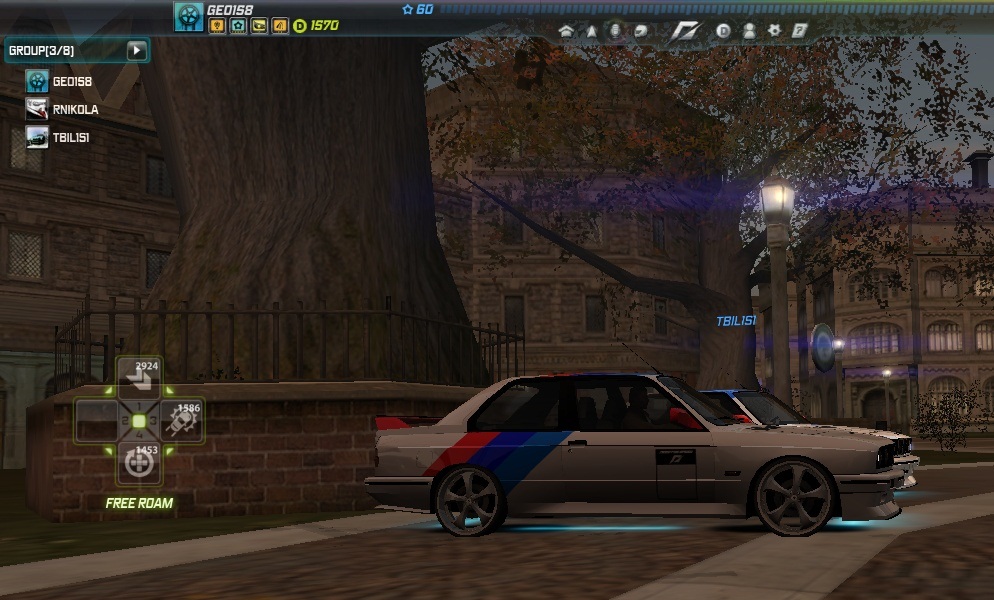Screen dimensions: 994x600
Task: Open the help question mark icon
Action: (799, 31)
